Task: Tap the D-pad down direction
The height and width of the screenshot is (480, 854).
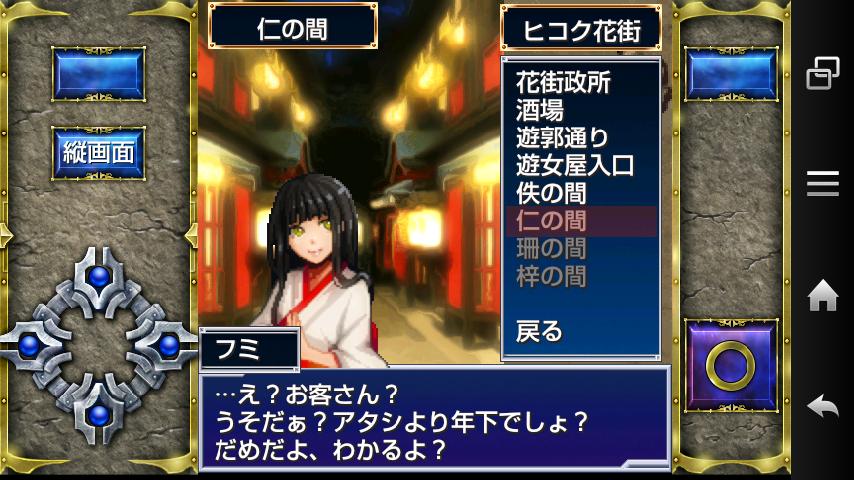Action: (98, 412)
